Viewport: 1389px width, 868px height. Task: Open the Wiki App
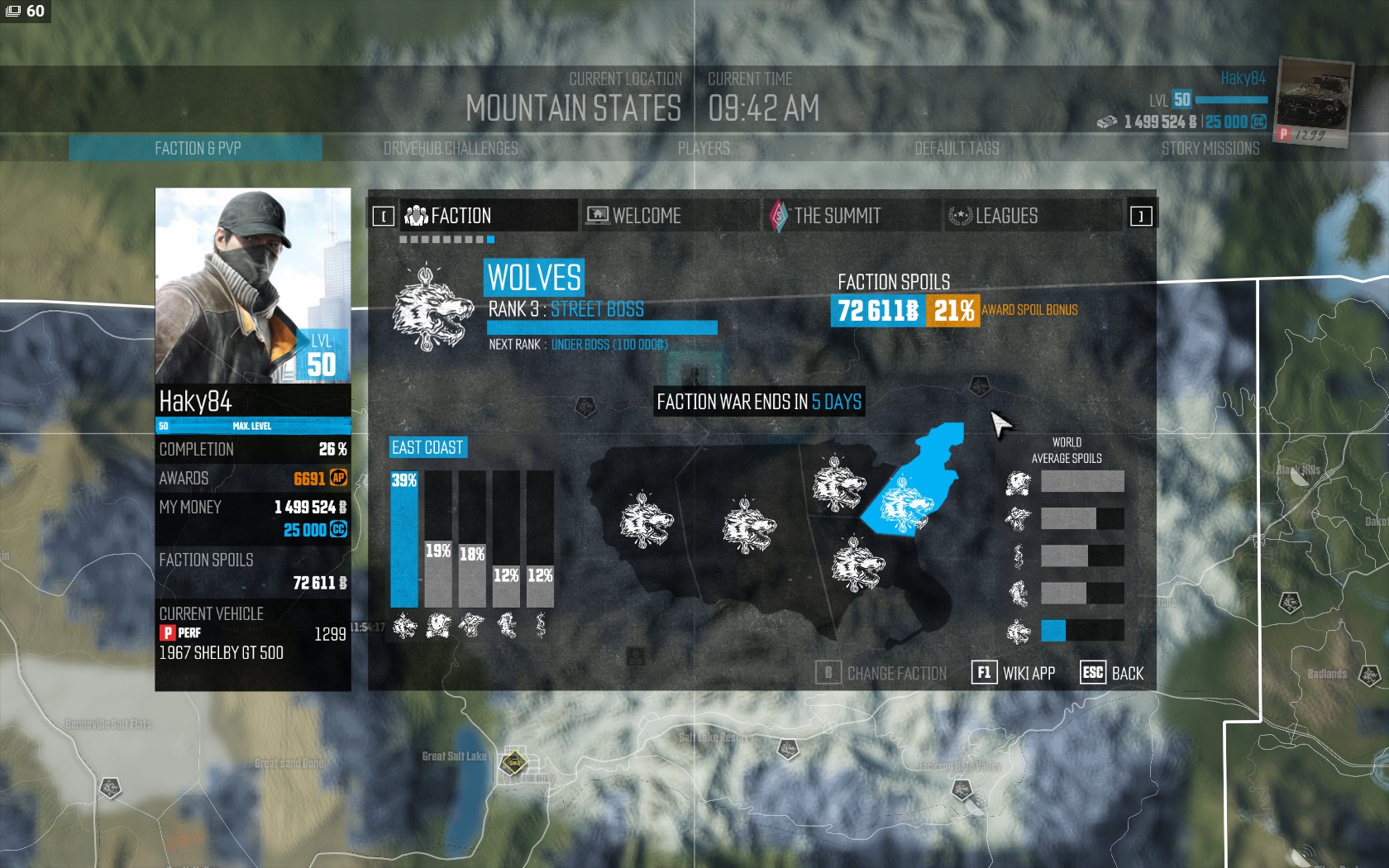click(1014, 673)
